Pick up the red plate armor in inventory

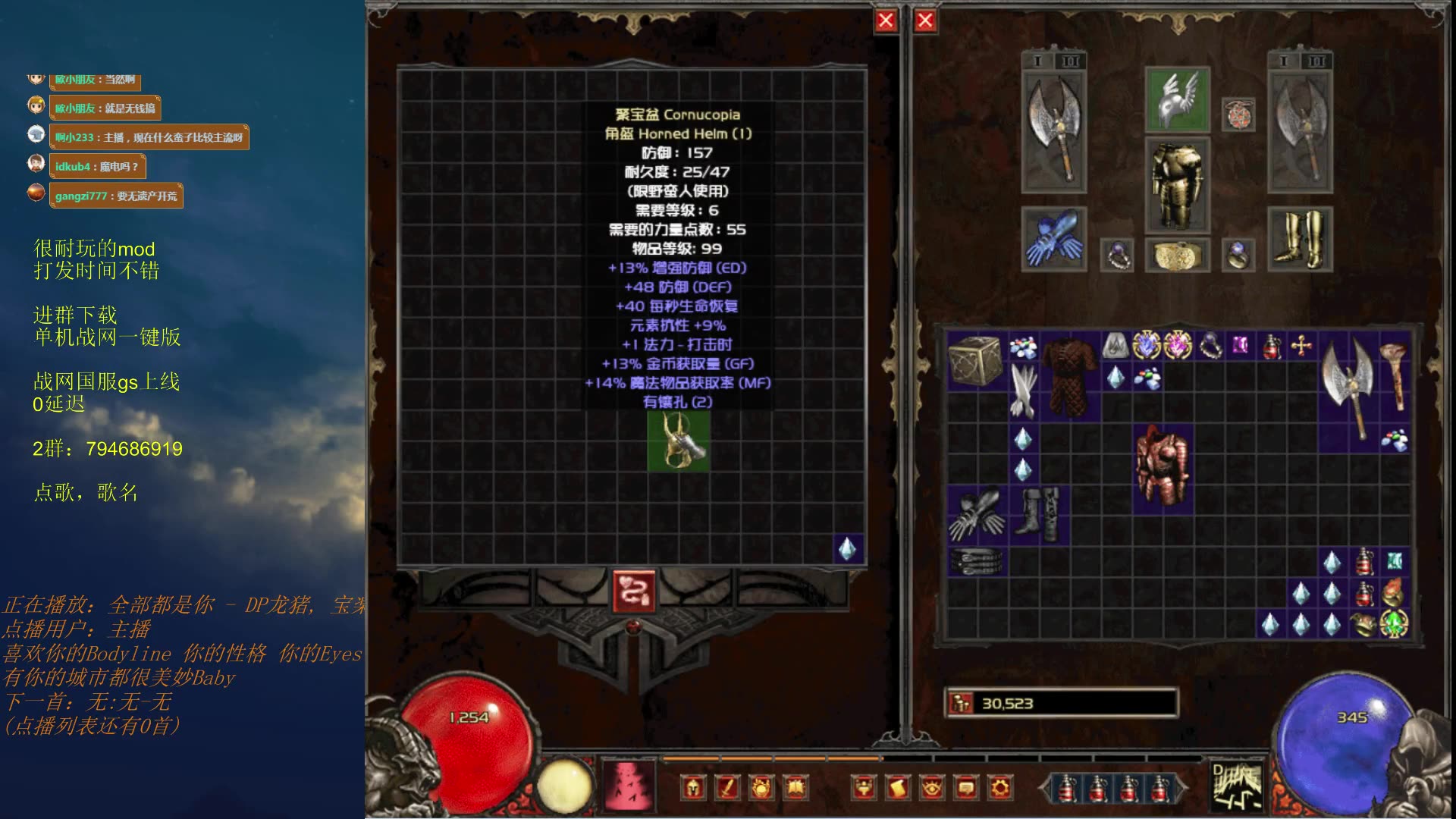pyautogui.click(x=1163, y=466)
